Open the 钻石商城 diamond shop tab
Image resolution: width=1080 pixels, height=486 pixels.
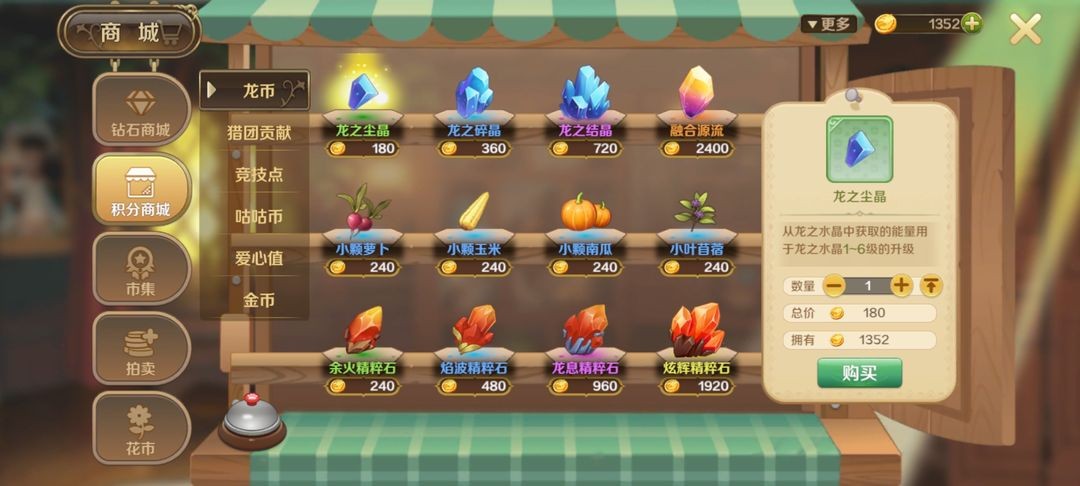pos(141,112)
